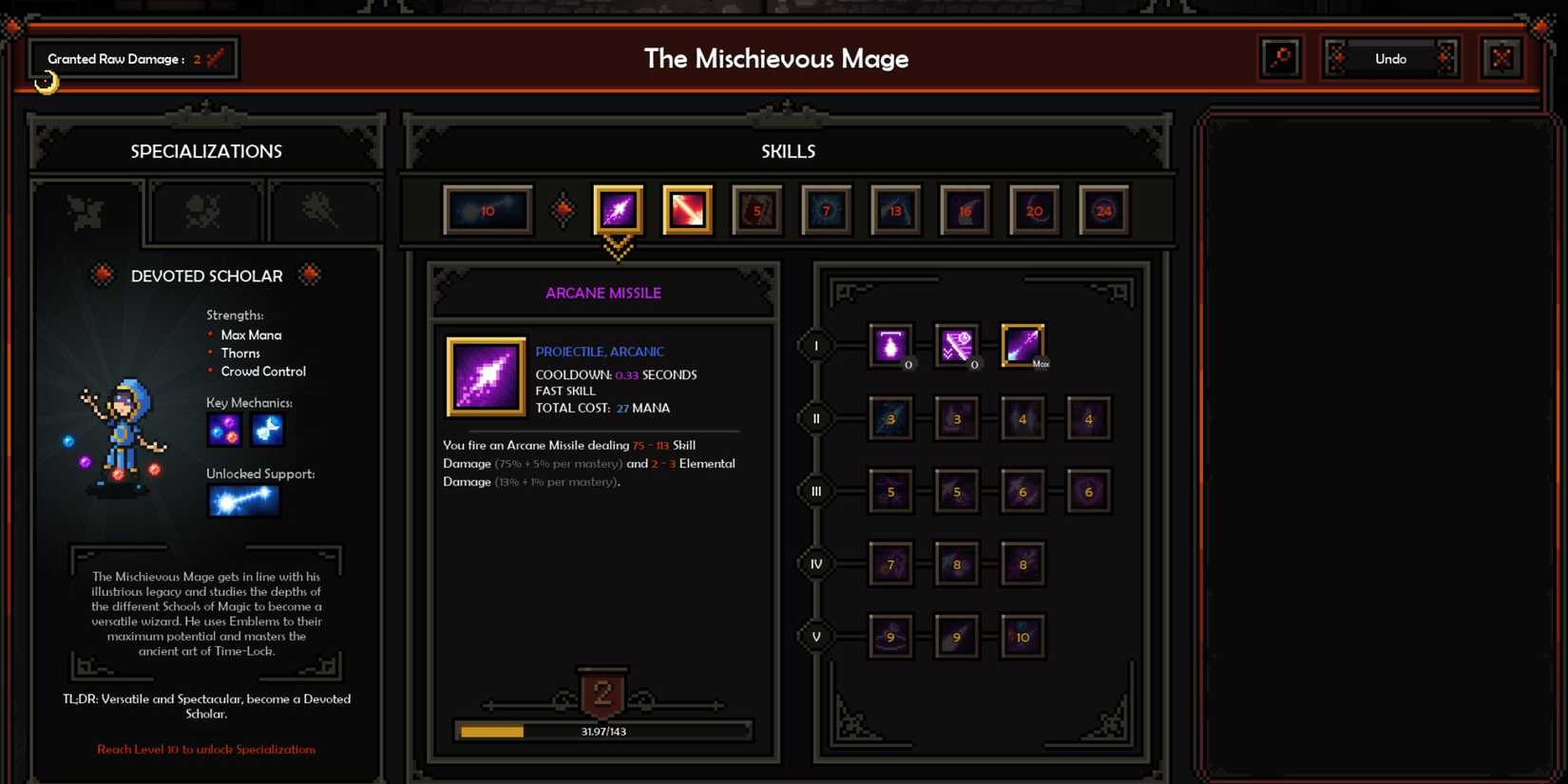Viewport: 1568px width, 784px height.
Task: Open the magnifier tool in the top toolbar
Action: 1280,58
